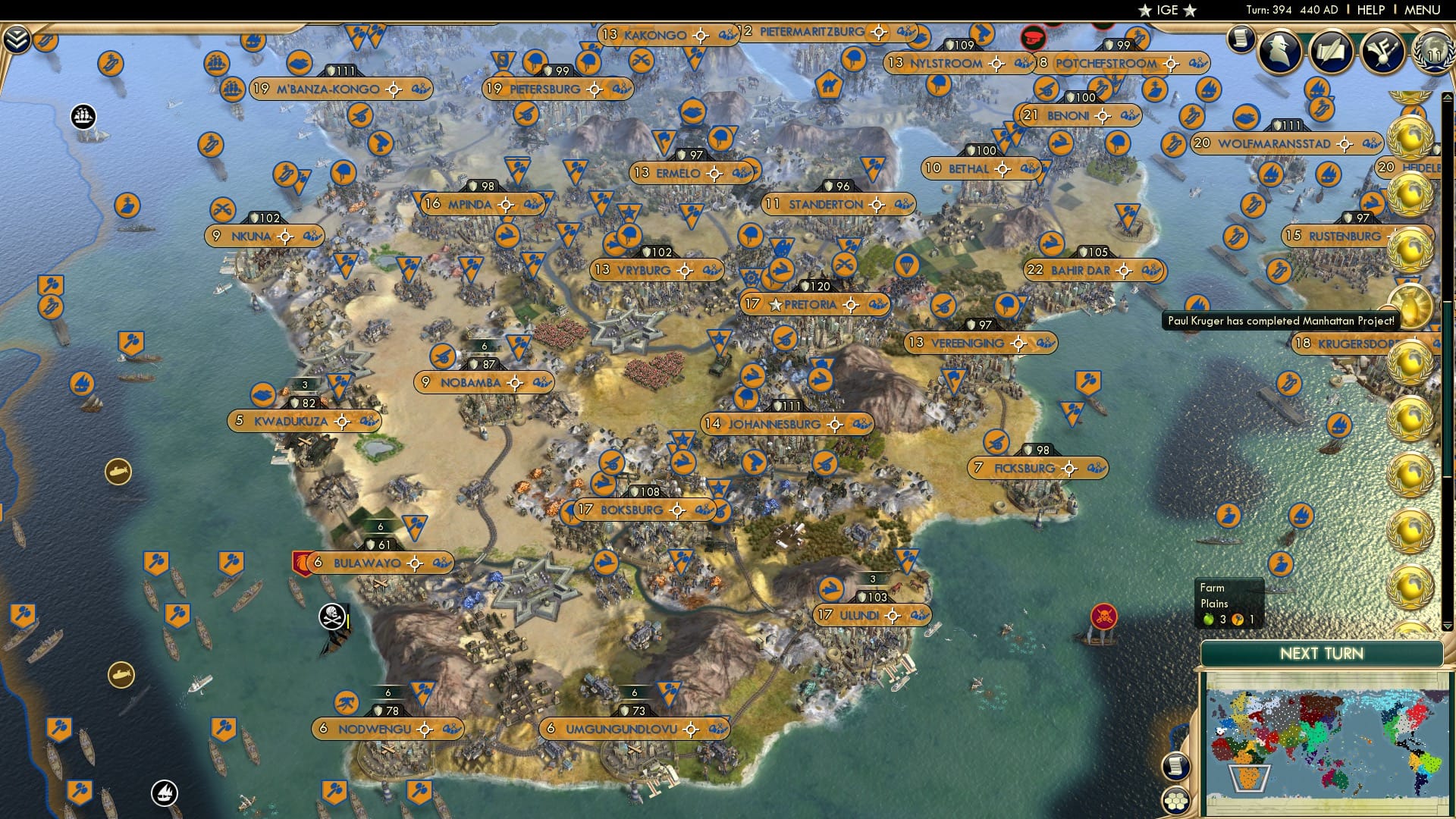Image resolution: width=1456 pixels, height=819 pixels.
Task: Open the IGE editor from the top bar
Action: [1168, 10]
